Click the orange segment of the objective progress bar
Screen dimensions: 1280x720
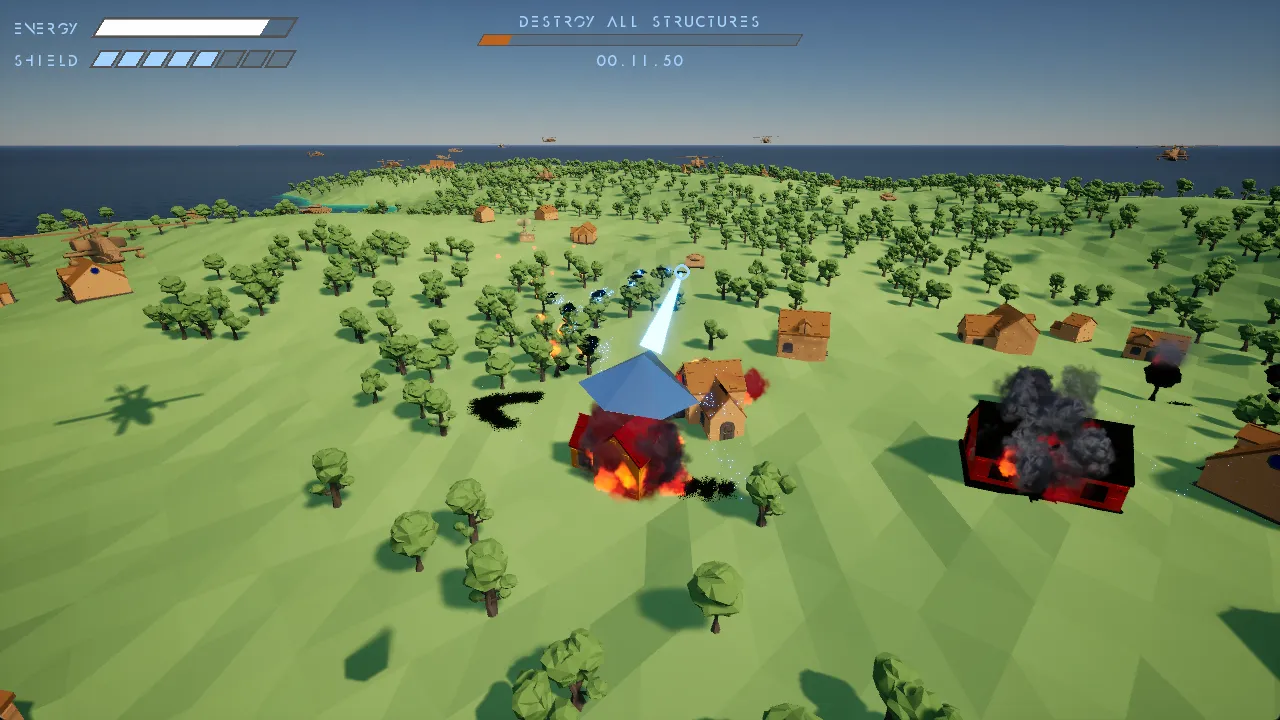tap(492, 40)
